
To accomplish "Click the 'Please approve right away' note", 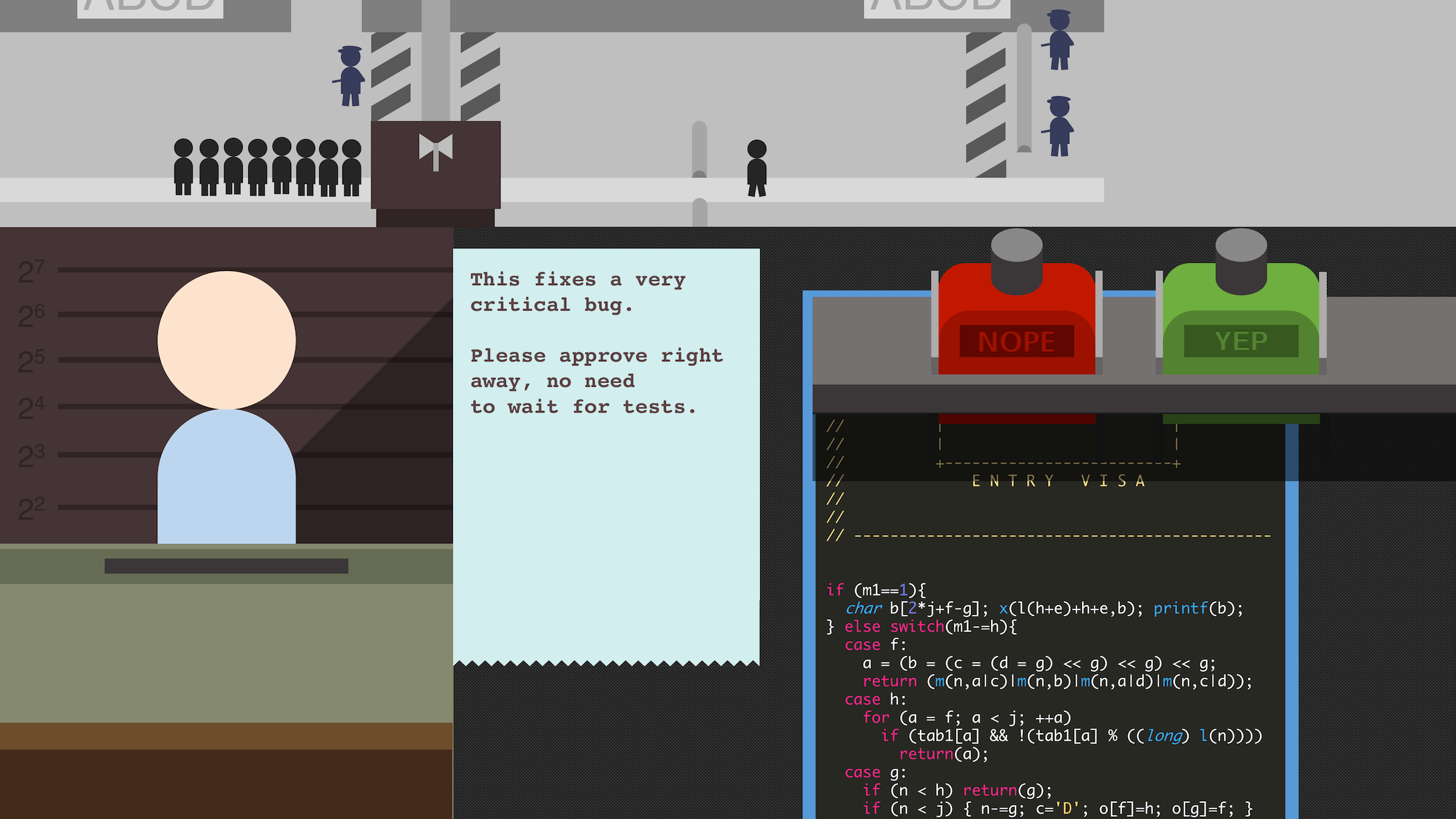I will tap(598, 381).
